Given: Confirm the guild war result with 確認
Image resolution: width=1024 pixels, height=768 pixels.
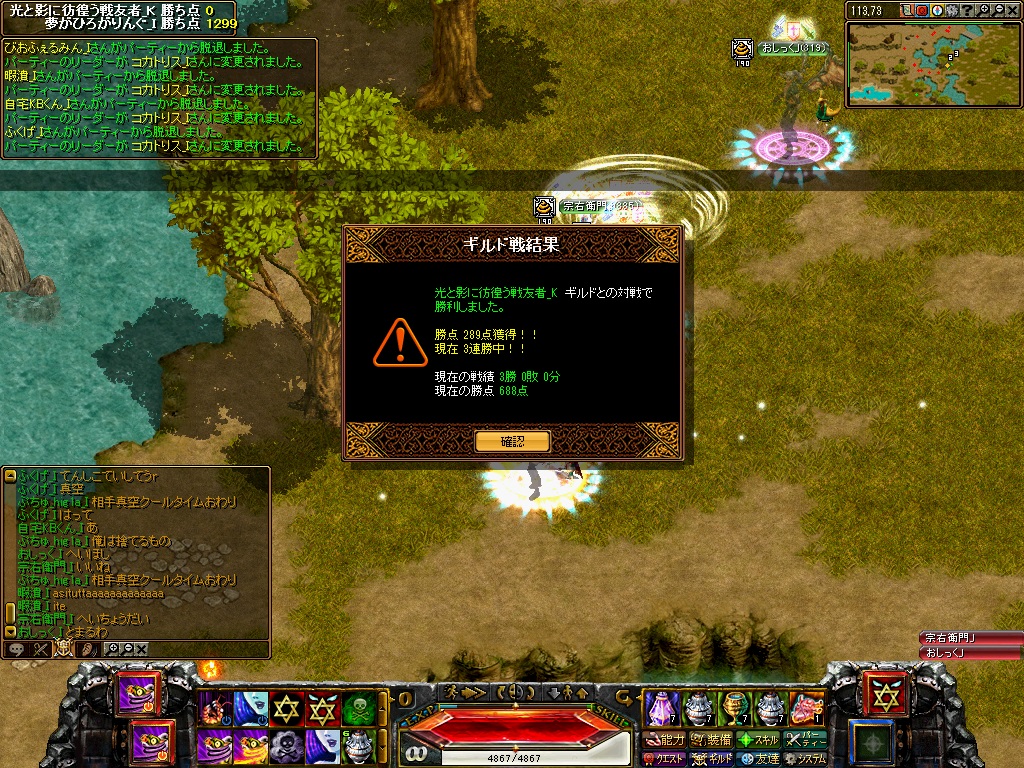Looking at the screenshot, I should point(512,441).
